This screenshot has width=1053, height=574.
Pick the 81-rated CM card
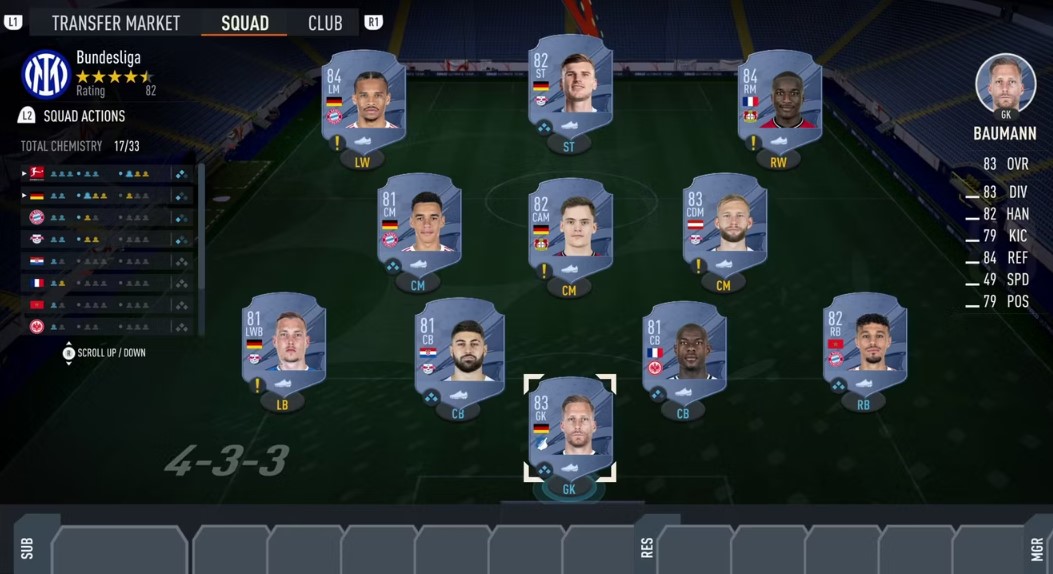[418, 223]
